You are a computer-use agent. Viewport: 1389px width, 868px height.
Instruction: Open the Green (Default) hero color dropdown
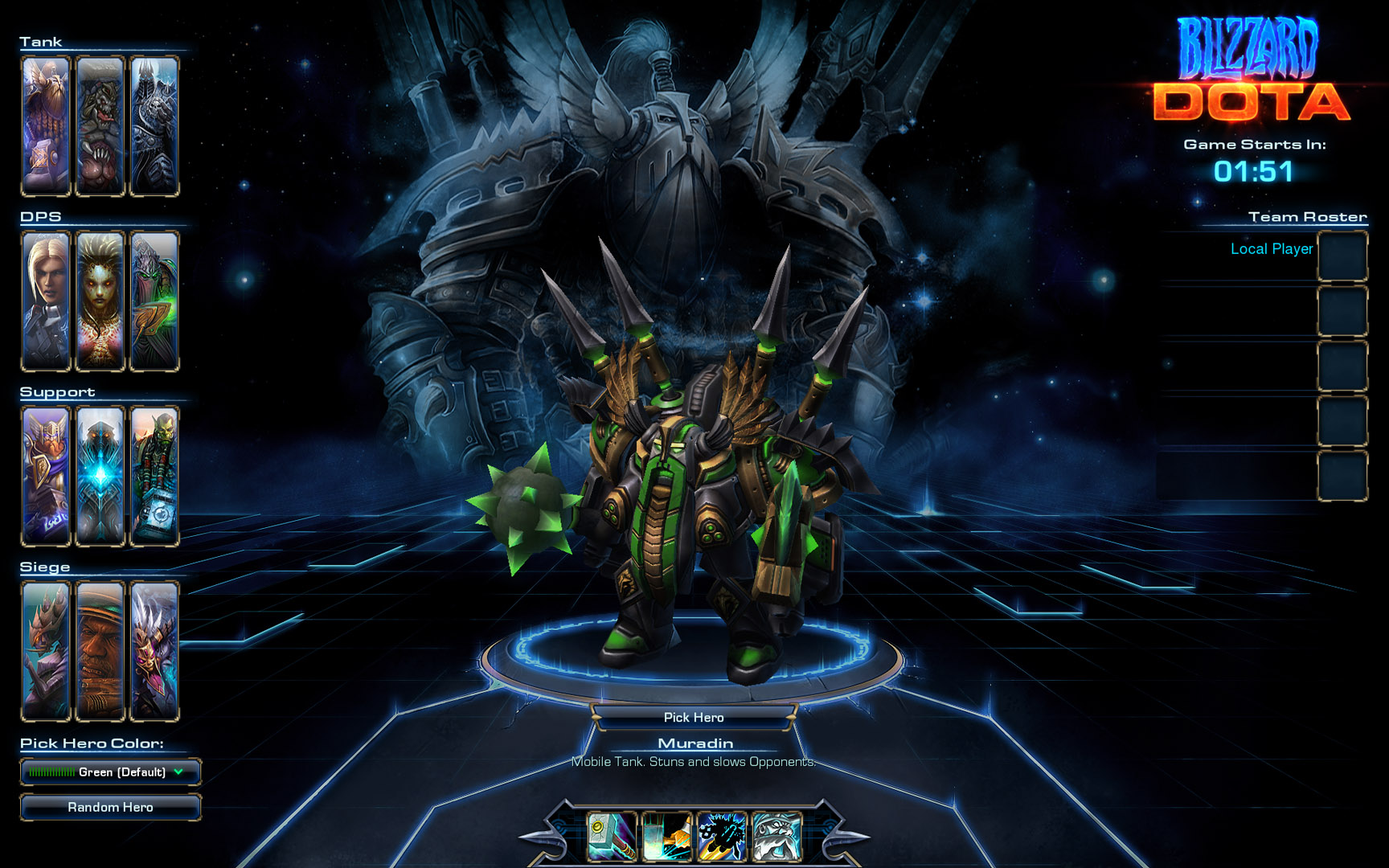pyautogui.click(x=110, y=772)
